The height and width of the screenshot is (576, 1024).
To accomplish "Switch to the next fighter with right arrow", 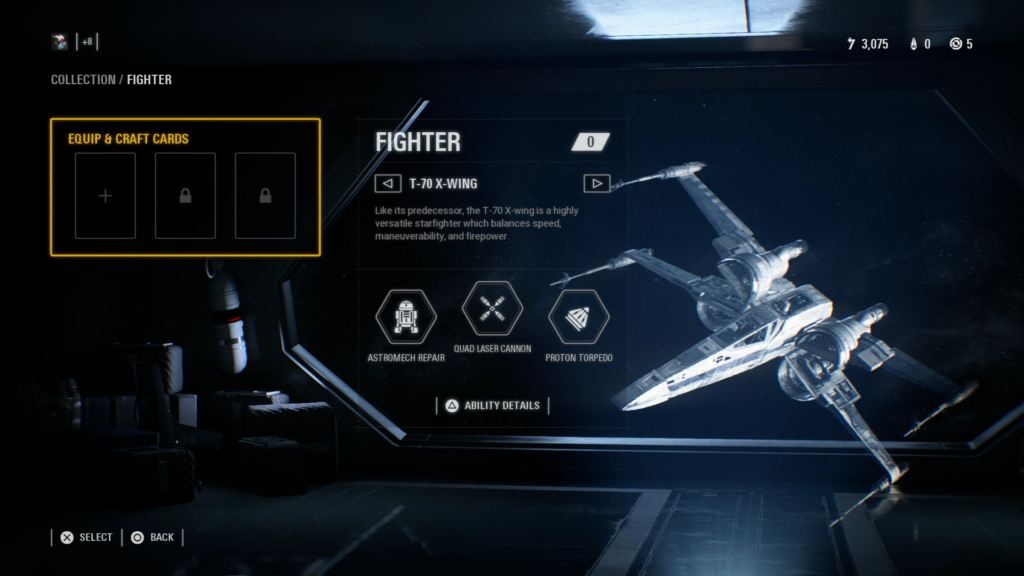I will [x=596, y=183].
